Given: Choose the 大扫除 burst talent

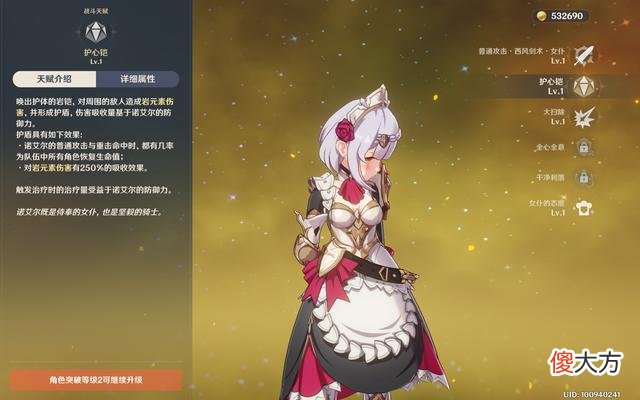Looking at the screenshot, I should click(585, 116).
